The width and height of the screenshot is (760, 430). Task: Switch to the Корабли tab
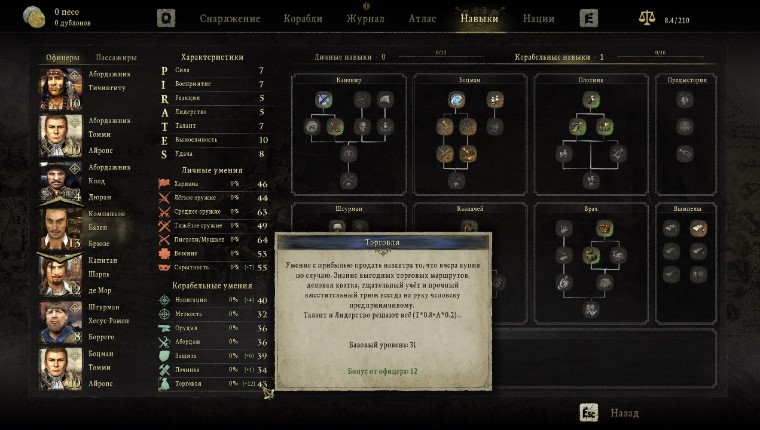click(303, 18)
